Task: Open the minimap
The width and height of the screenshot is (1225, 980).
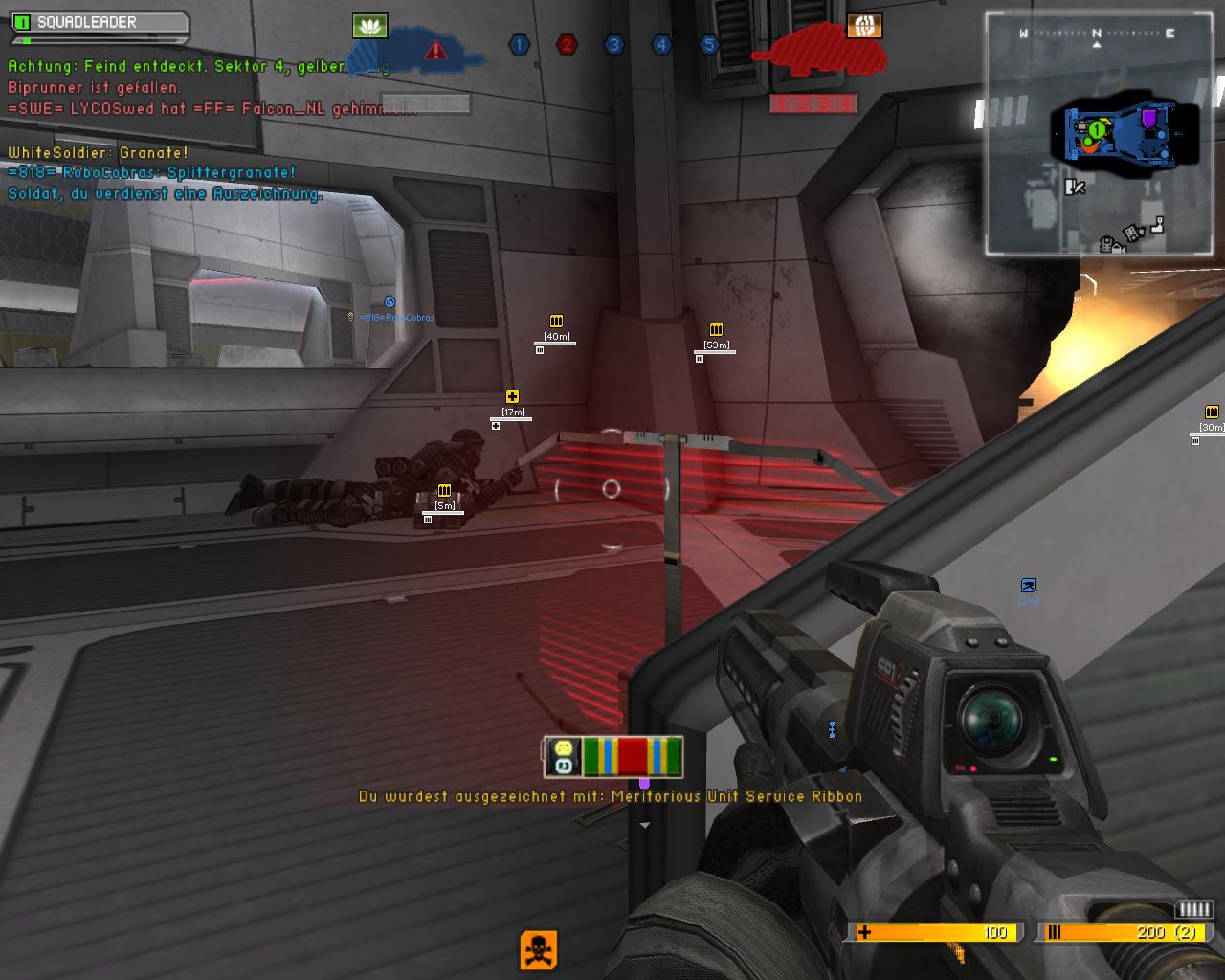Action: coord(1096,134)
